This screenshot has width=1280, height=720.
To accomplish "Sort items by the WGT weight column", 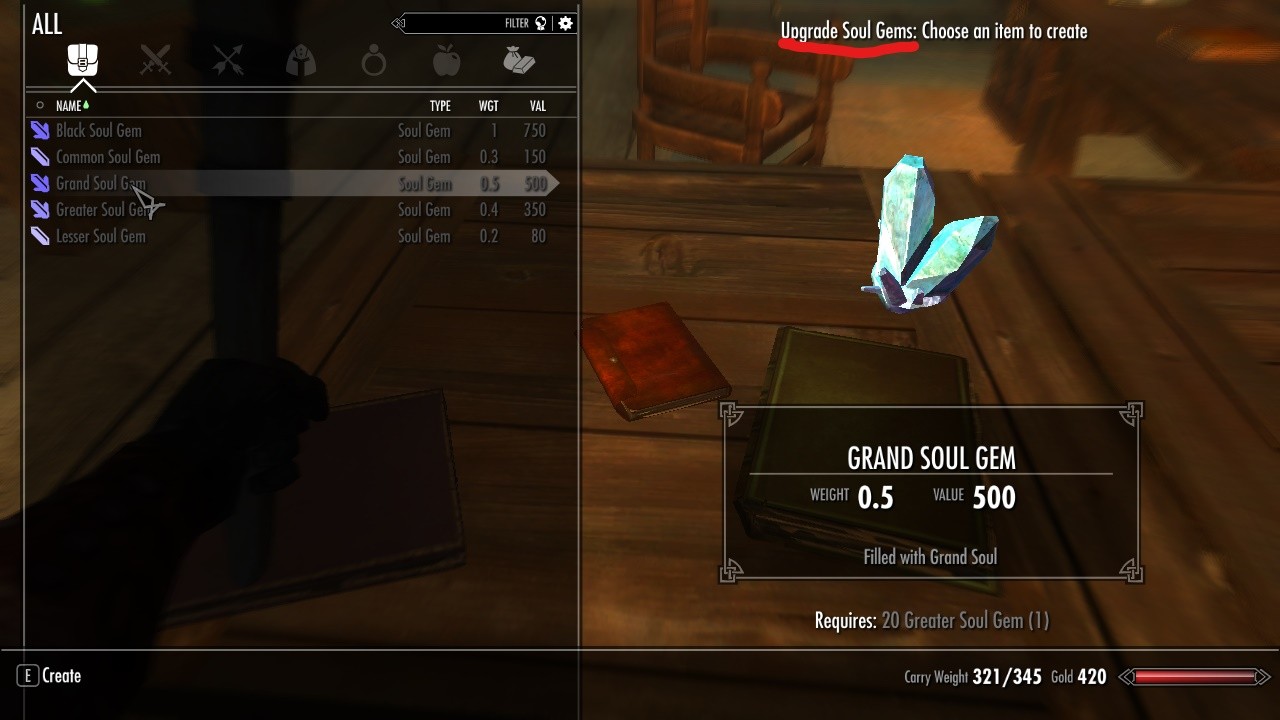I will click(x=488, y=106).
